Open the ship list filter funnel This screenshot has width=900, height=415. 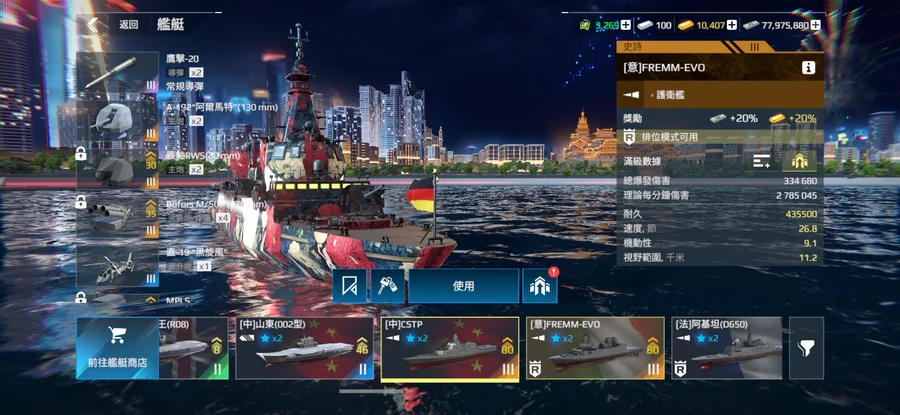[x=806, y=348]
